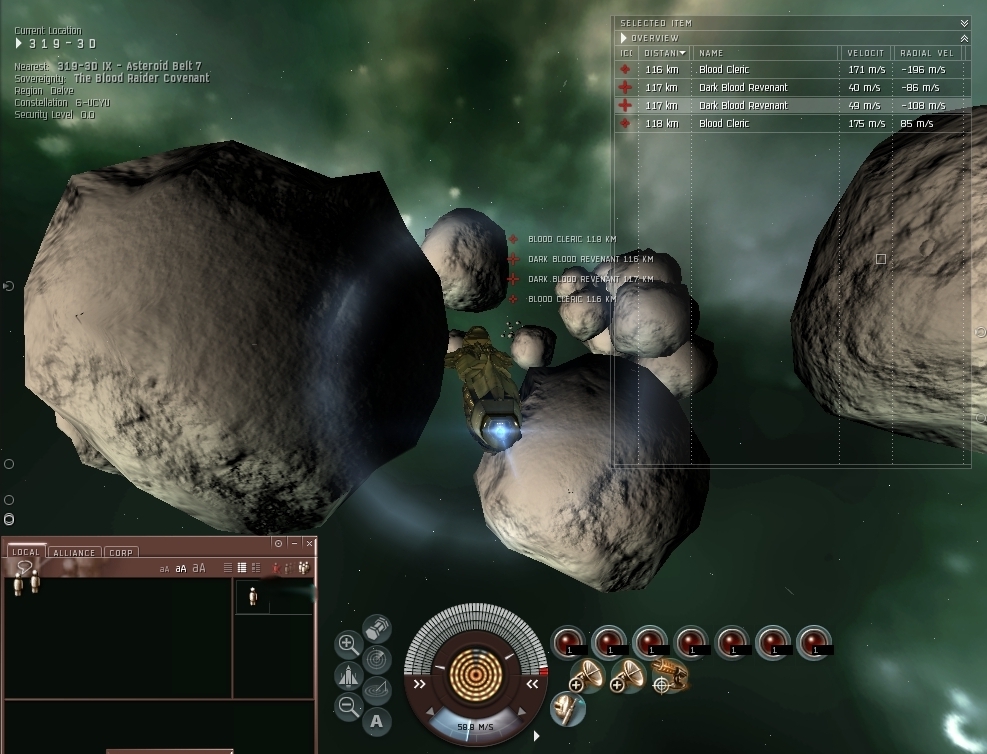Open the Corp chat tab
The width and height of the screenshot is (987, 754).
[x=121, y=552]
